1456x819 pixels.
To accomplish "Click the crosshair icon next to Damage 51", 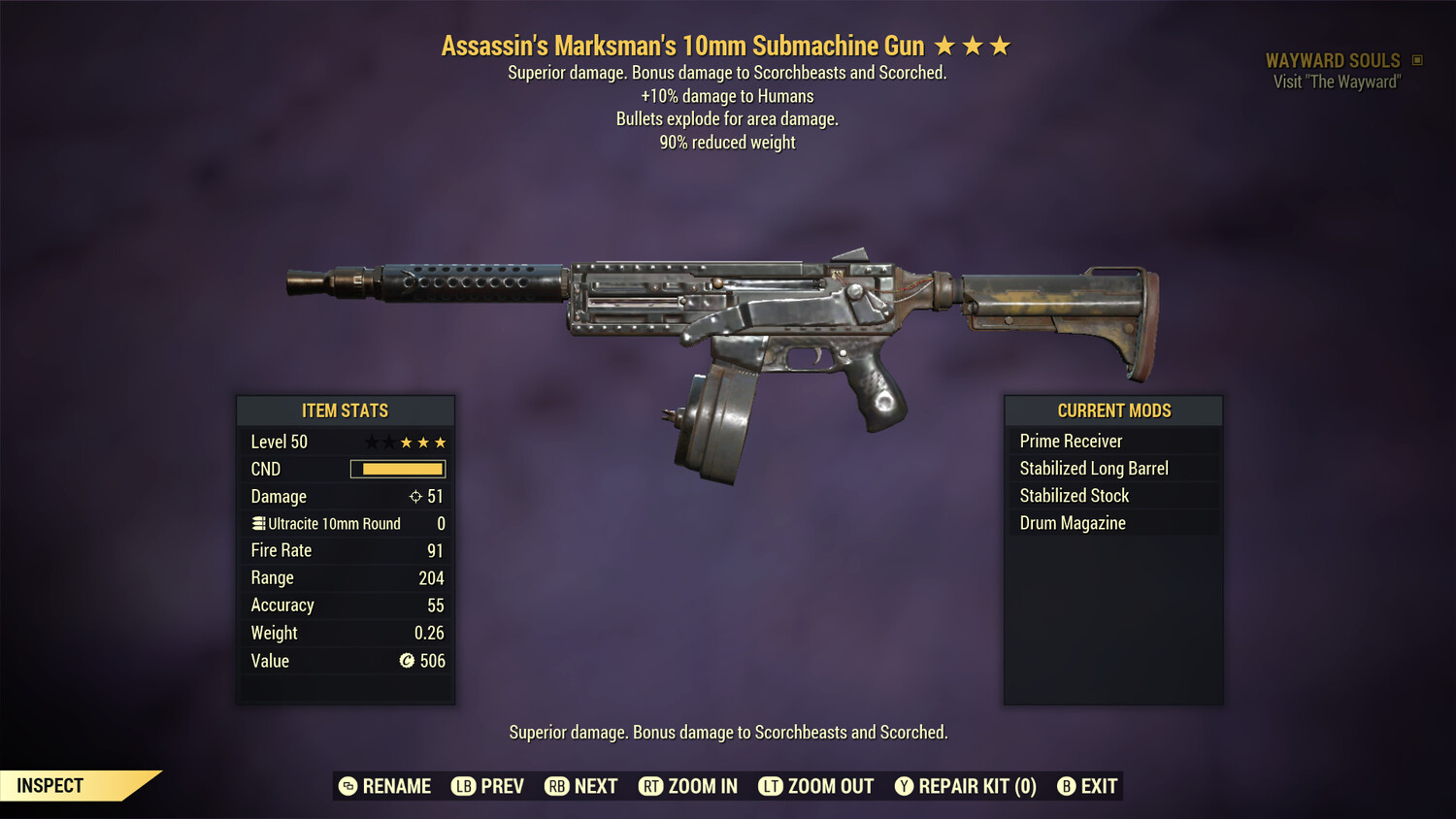I will click(x=416, y=496).
